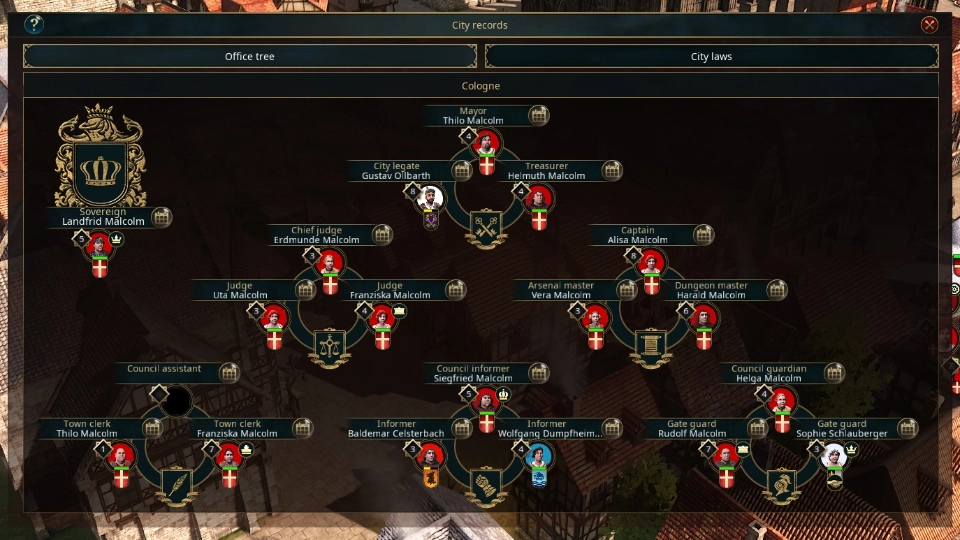
Task: Select Gate guard Sophie Schlauberger's portrait
Action: point(834,456)
